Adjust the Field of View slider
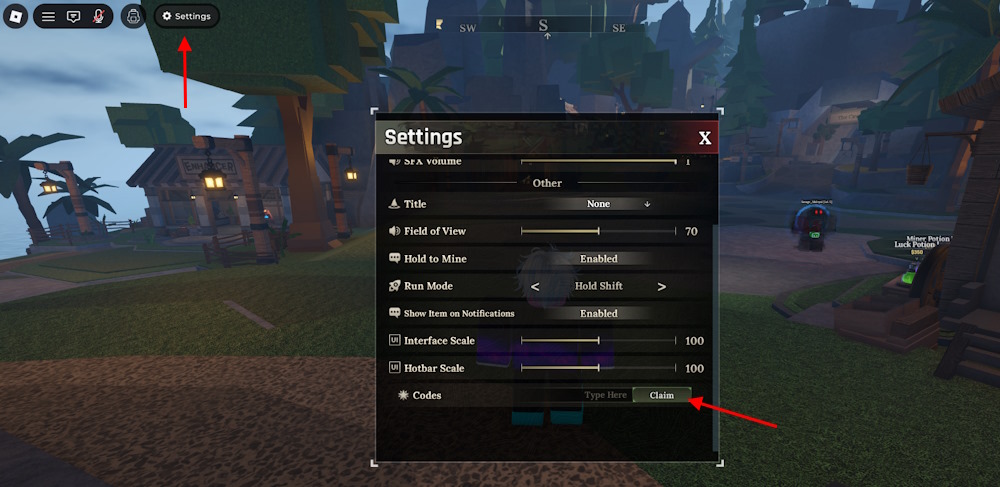This screenshot has width=1000, height=487. pos(599,231)
